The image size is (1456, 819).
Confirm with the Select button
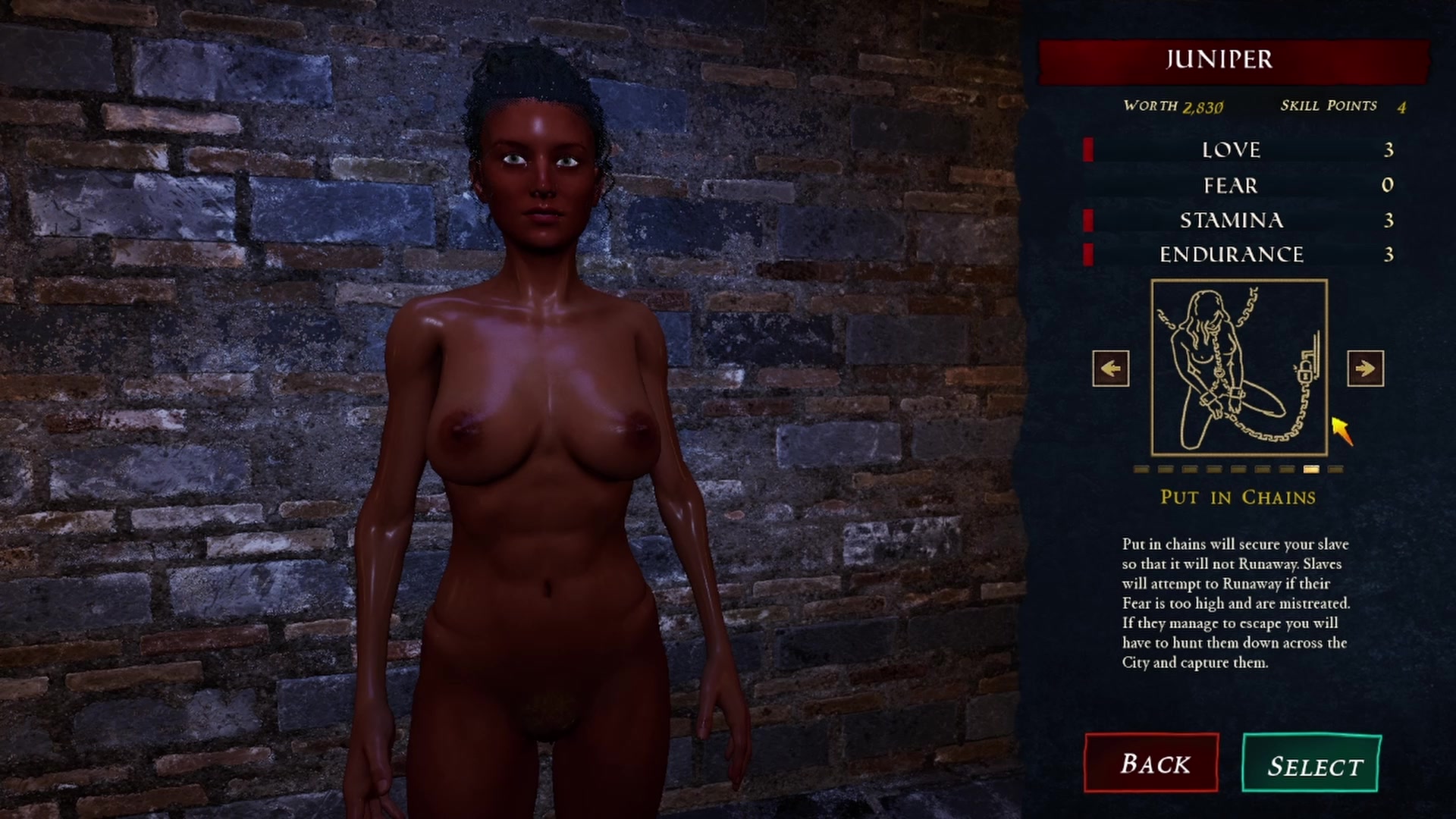(x=1312, y=764)
